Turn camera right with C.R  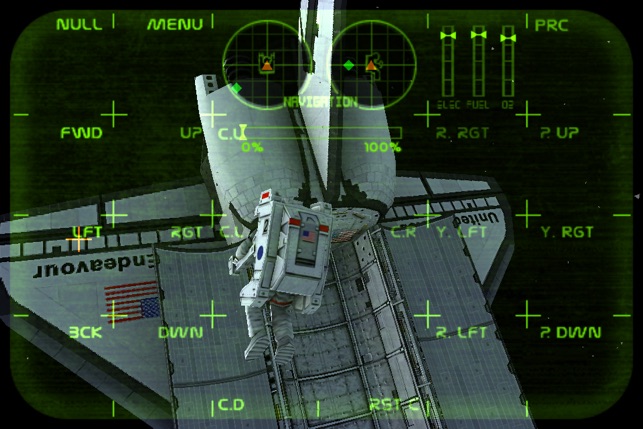pos(403,232)
